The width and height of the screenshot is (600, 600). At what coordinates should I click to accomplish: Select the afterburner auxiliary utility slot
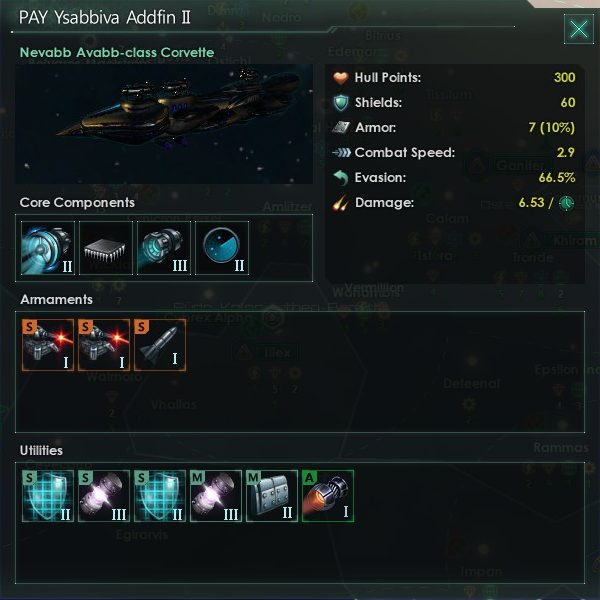coord(328,496)
